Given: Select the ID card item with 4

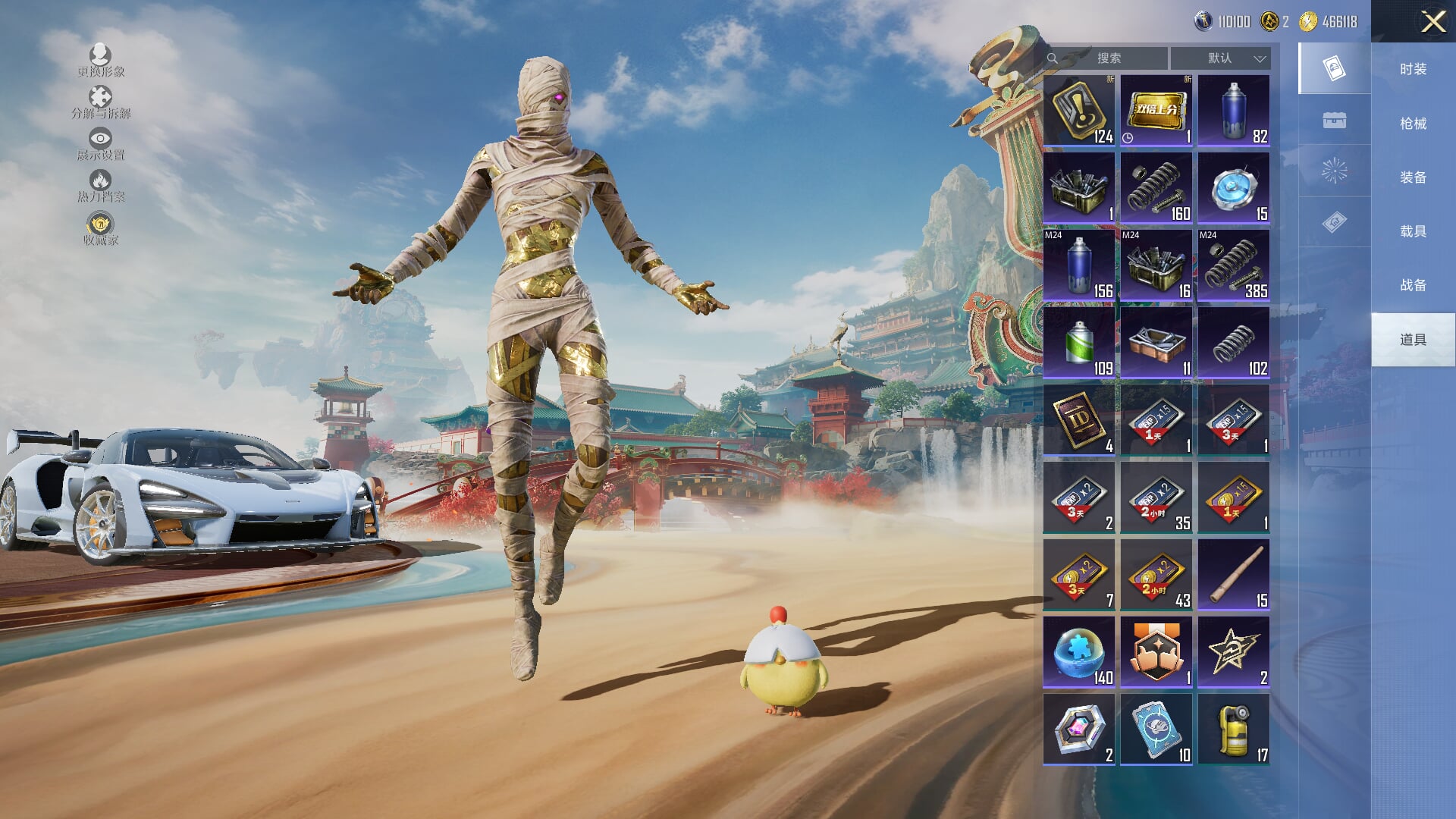Looking at the screenshot, I should click(1078, 420).
